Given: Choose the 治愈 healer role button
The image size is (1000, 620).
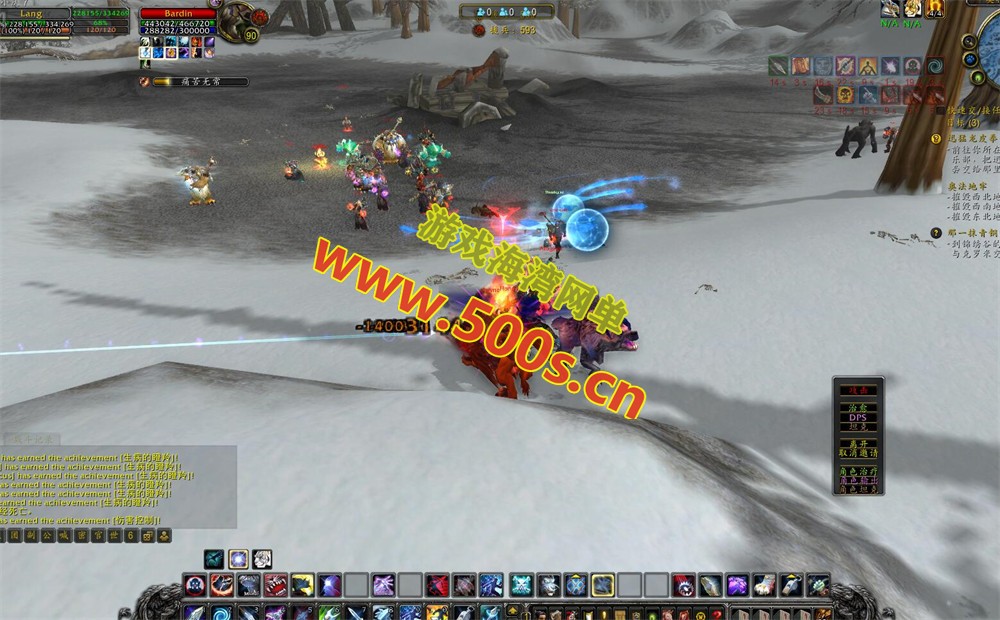Looking at the screenshot, I should click(x=858, y=407).
